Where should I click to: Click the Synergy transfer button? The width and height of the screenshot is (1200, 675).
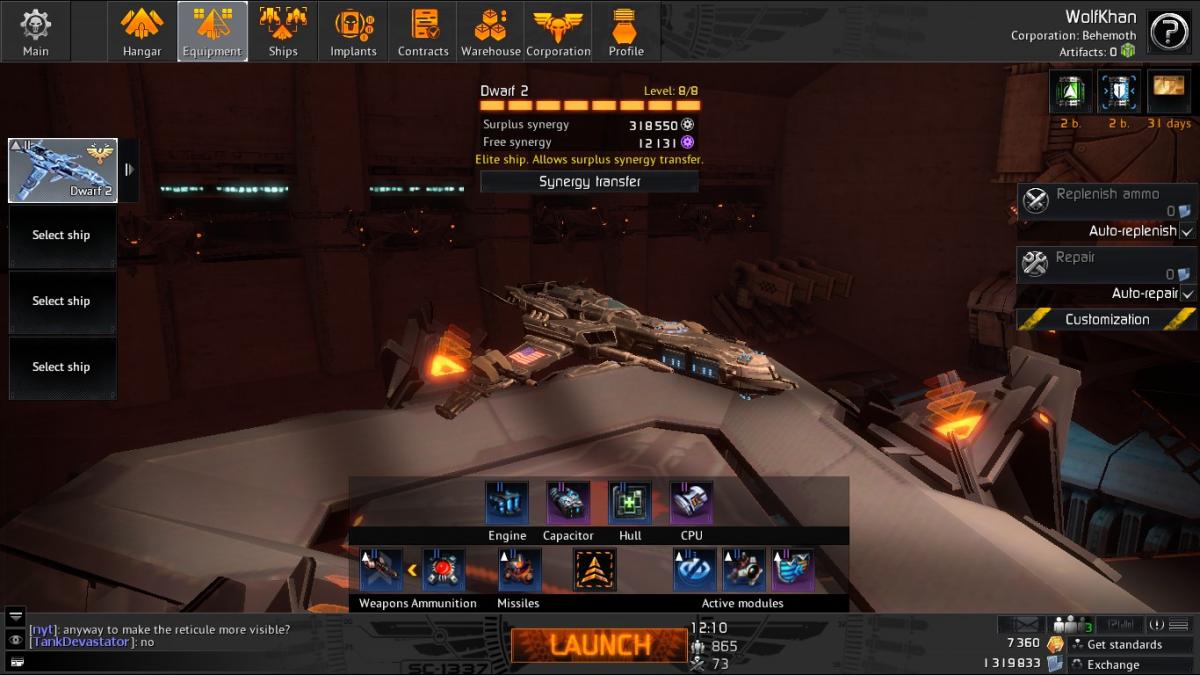(x=589, y=181)
